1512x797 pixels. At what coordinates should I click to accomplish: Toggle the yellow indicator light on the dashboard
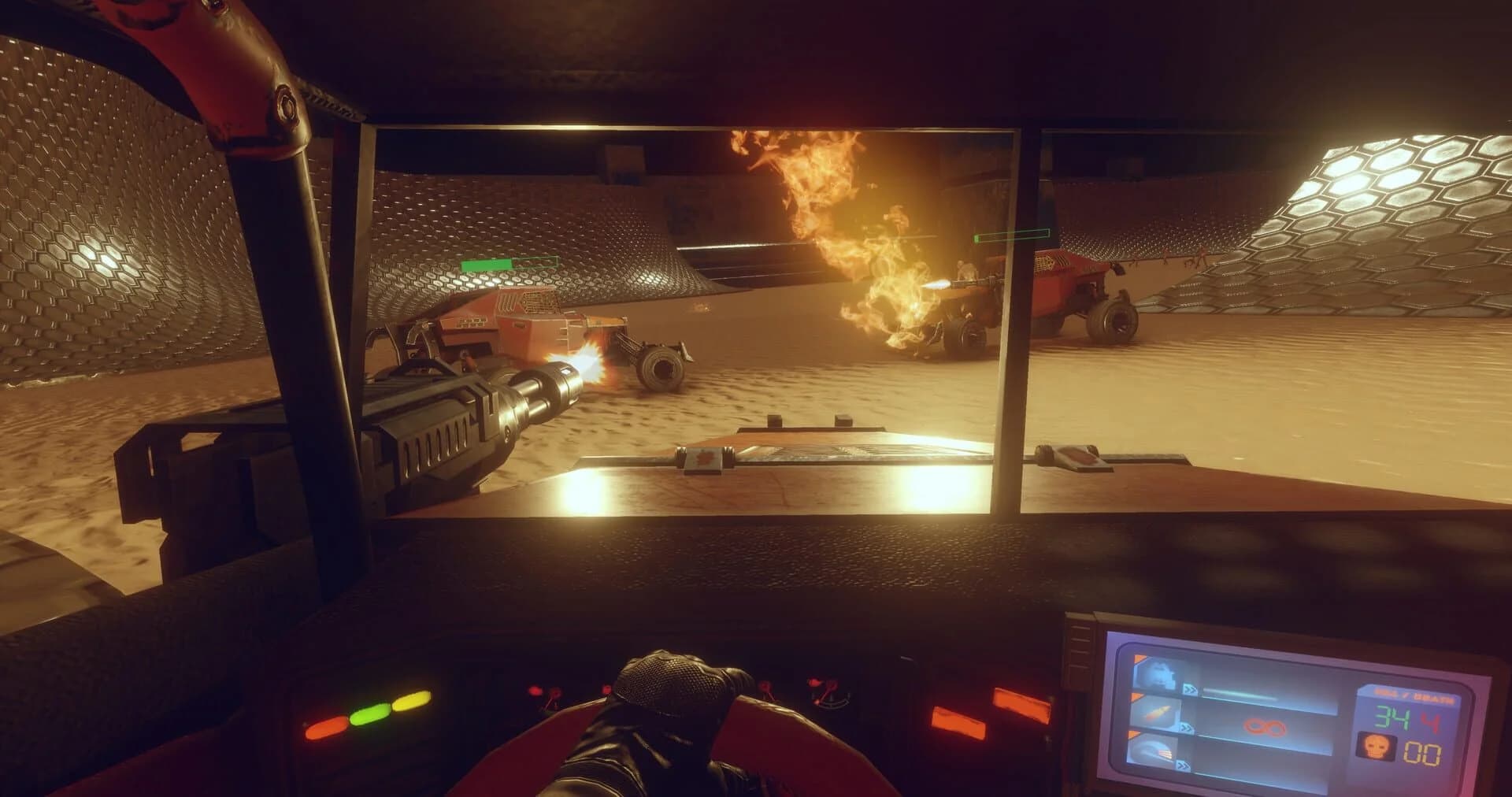click(413, 700)
